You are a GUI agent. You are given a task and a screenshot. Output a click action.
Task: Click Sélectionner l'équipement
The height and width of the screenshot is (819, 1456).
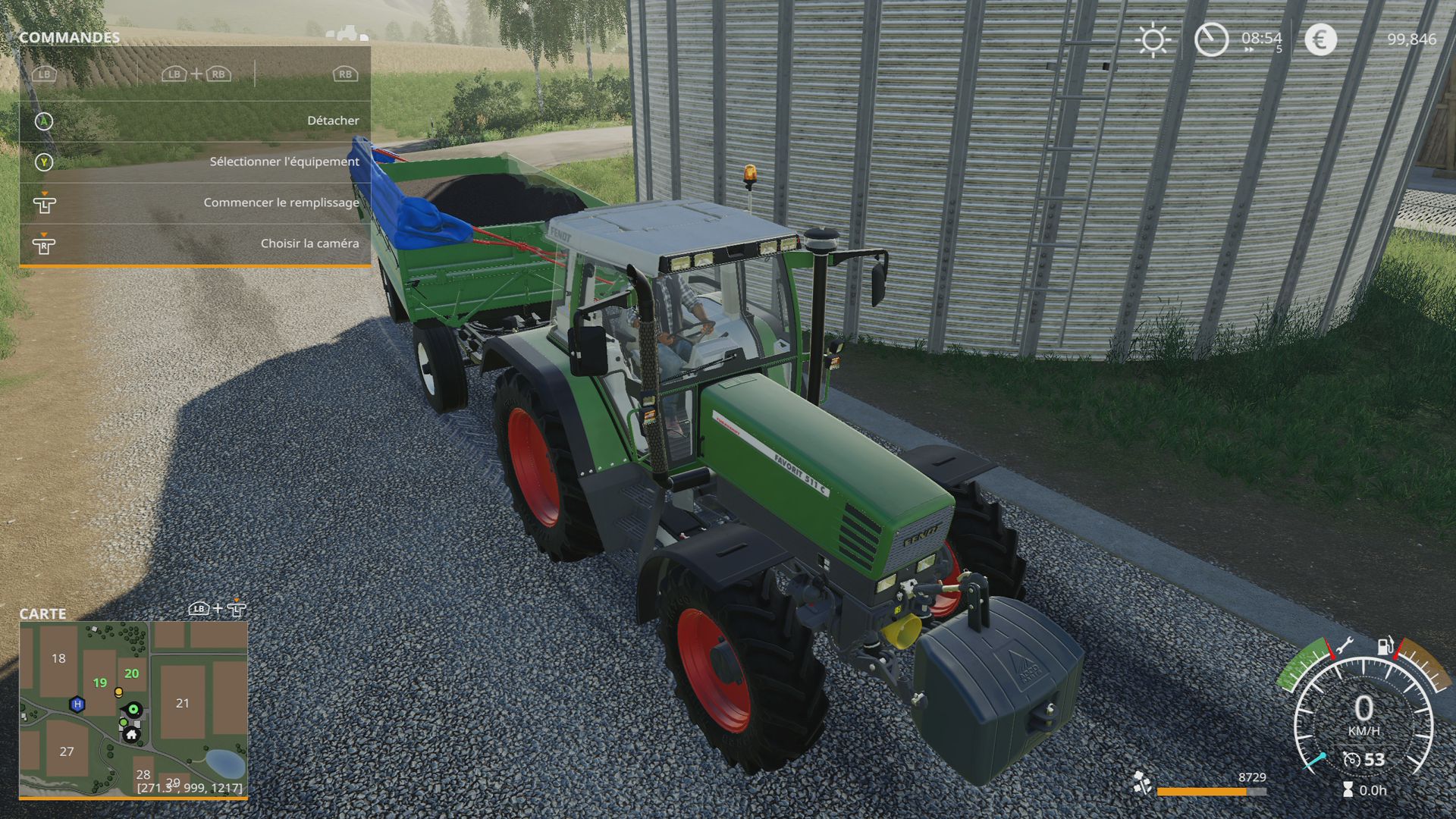(284, 162)
